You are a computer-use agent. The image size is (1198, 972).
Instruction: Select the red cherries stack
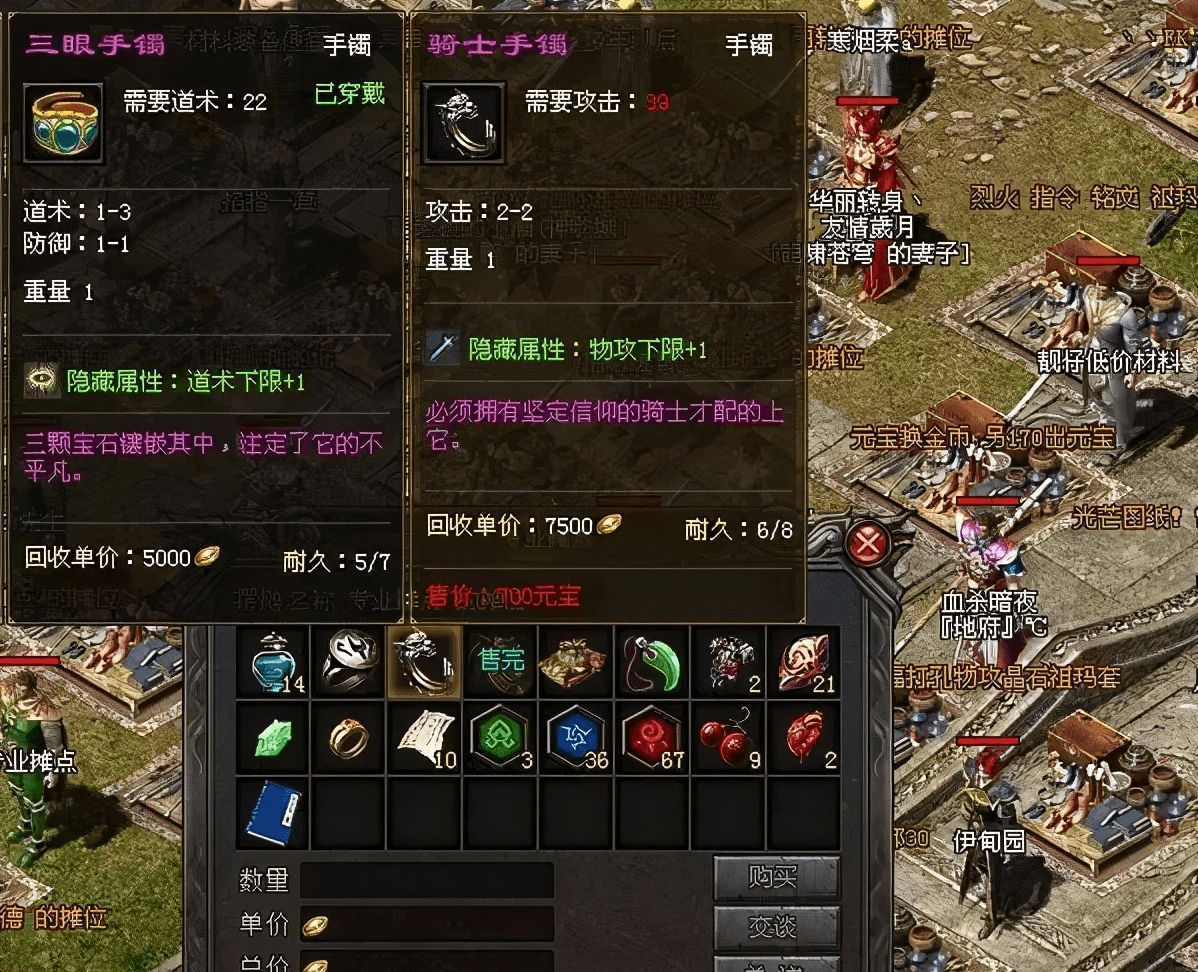(728, 737)
